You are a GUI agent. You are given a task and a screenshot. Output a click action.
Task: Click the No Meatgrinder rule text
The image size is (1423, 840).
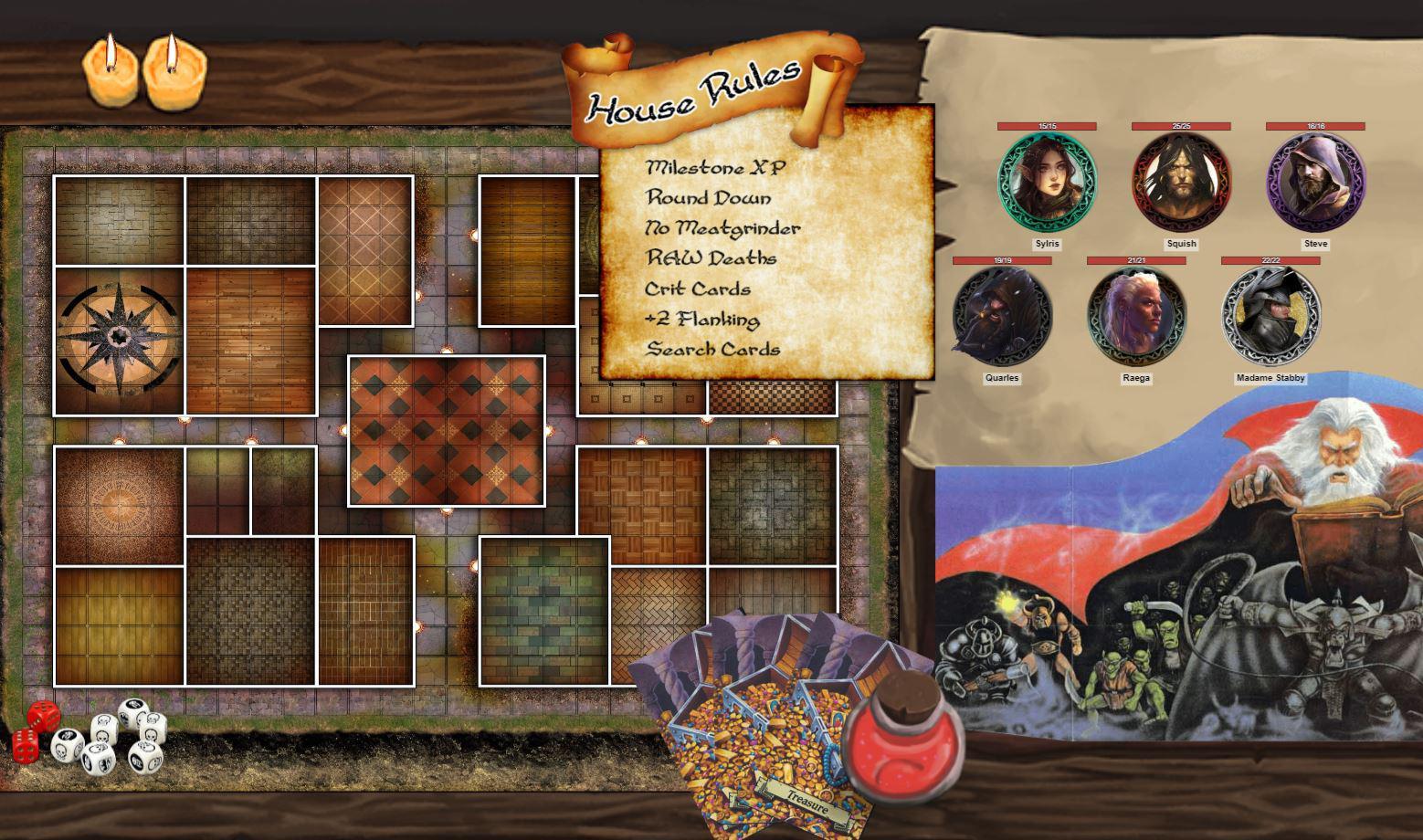pyautogui.click(x=722, y=228)
